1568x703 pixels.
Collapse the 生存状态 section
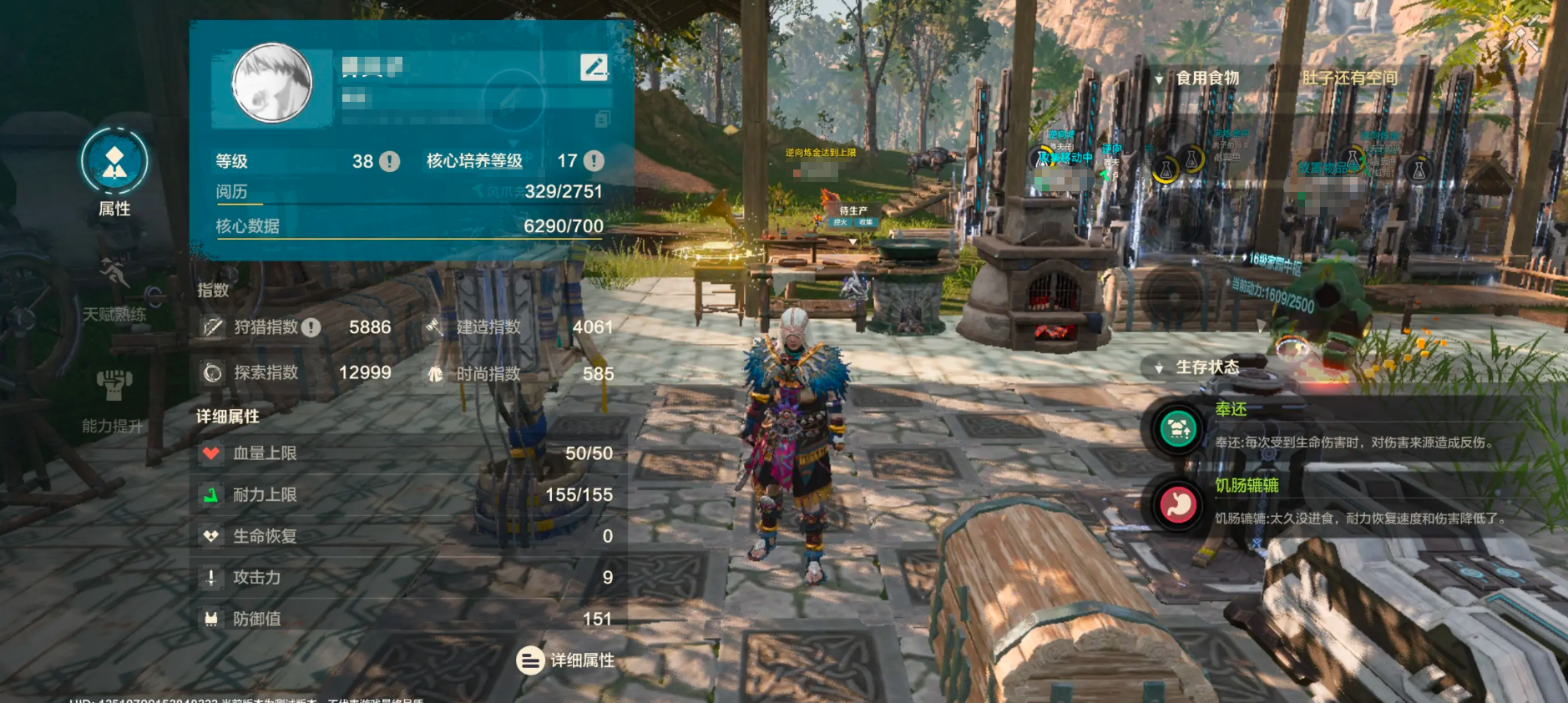1159,367
